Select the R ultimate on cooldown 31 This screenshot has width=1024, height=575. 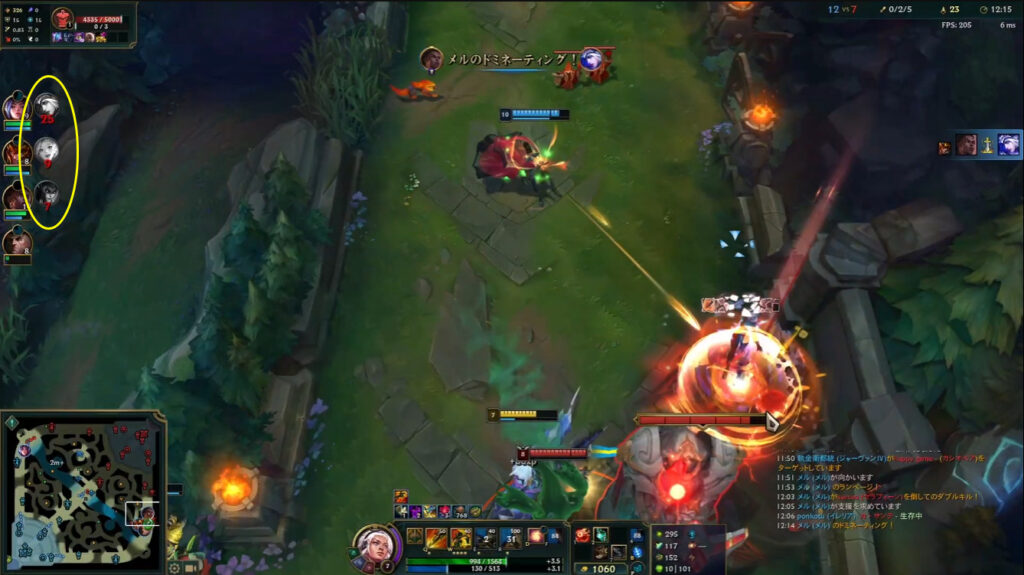coord(511,538)
